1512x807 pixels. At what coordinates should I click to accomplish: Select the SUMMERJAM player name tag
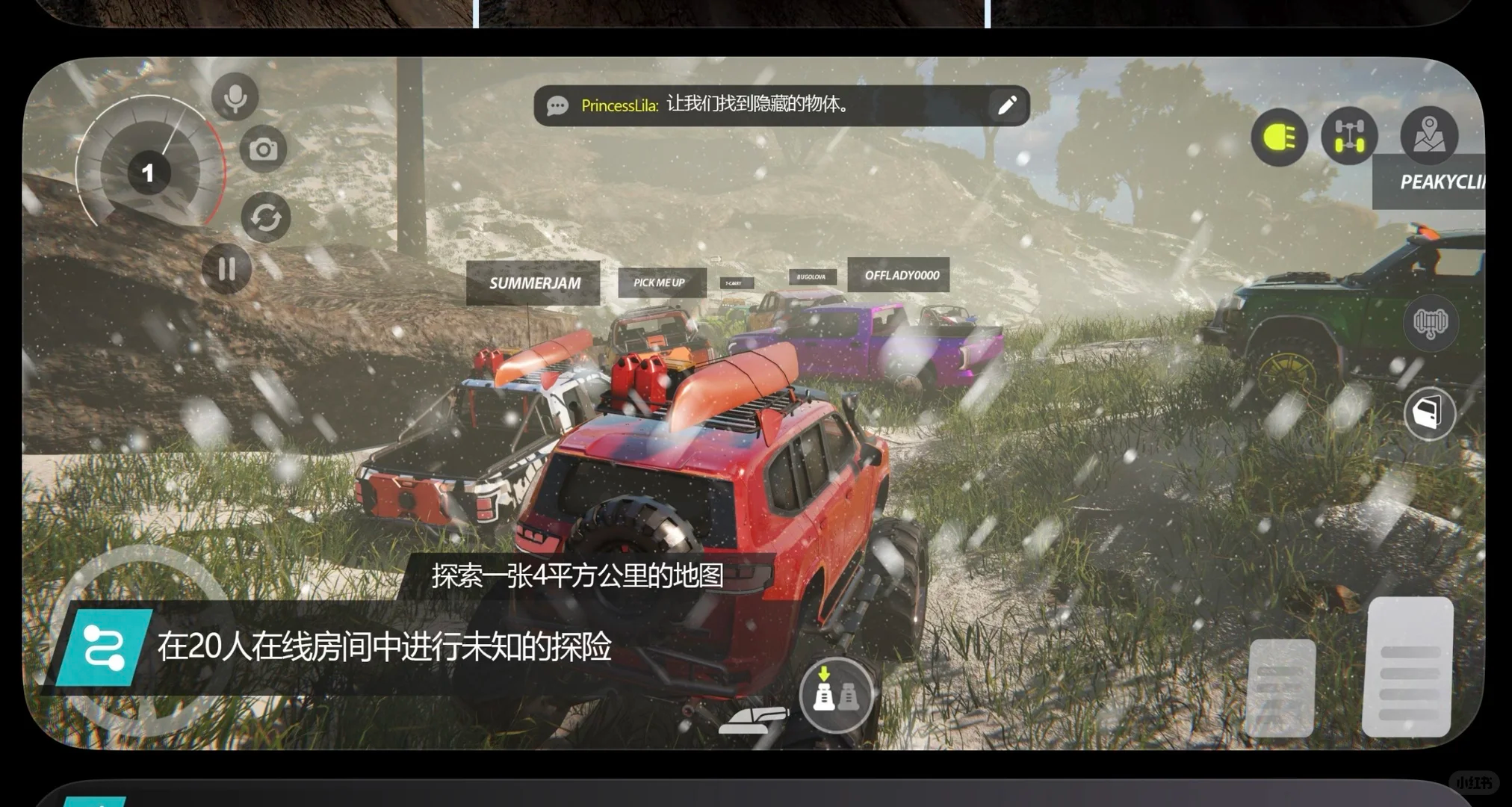point(533,283)
